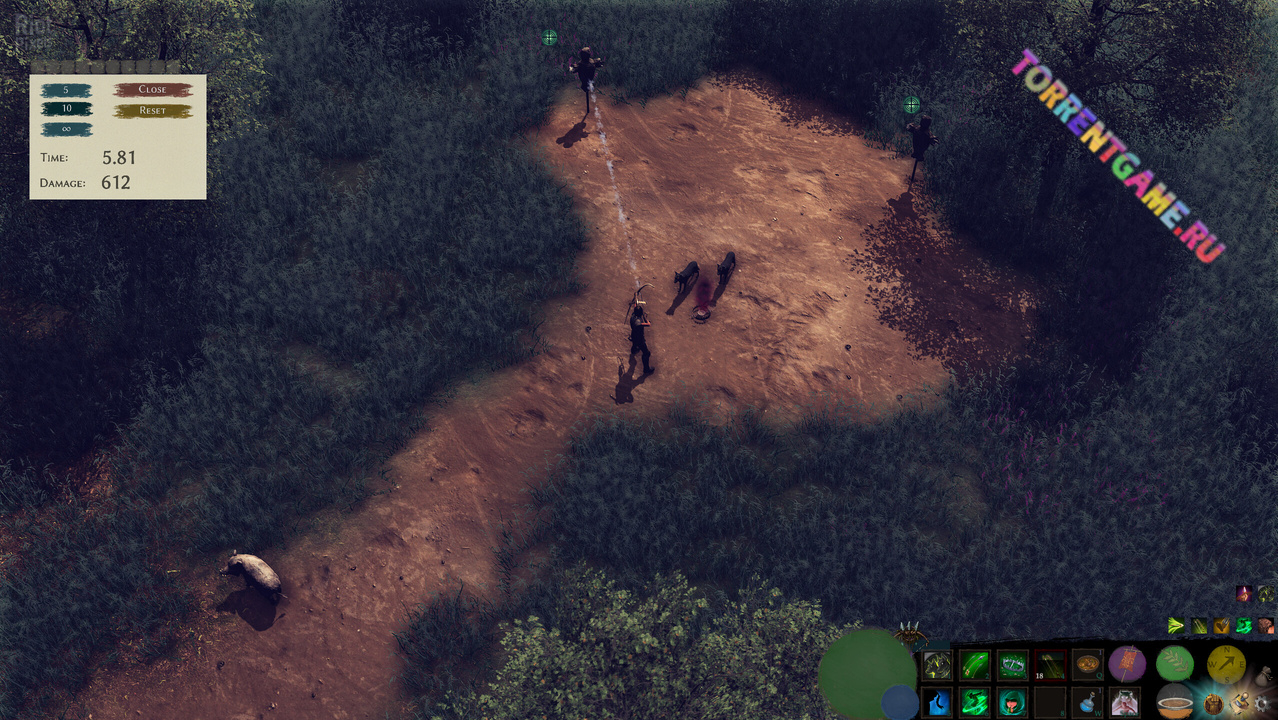Drink the blue potion in slot W
This screenshot has height=720, width=1278.
pos(1087,702)
